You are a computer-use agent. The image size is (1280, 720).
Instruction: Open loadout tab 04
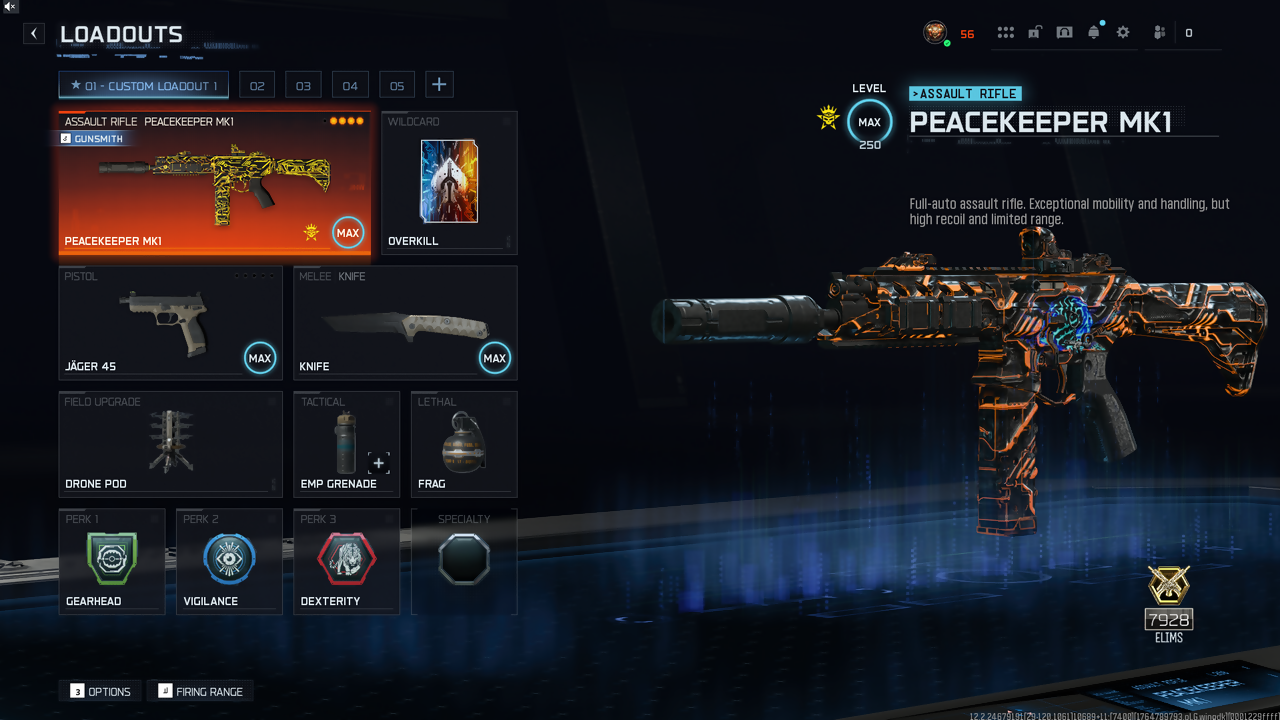(x=350, y=86)
